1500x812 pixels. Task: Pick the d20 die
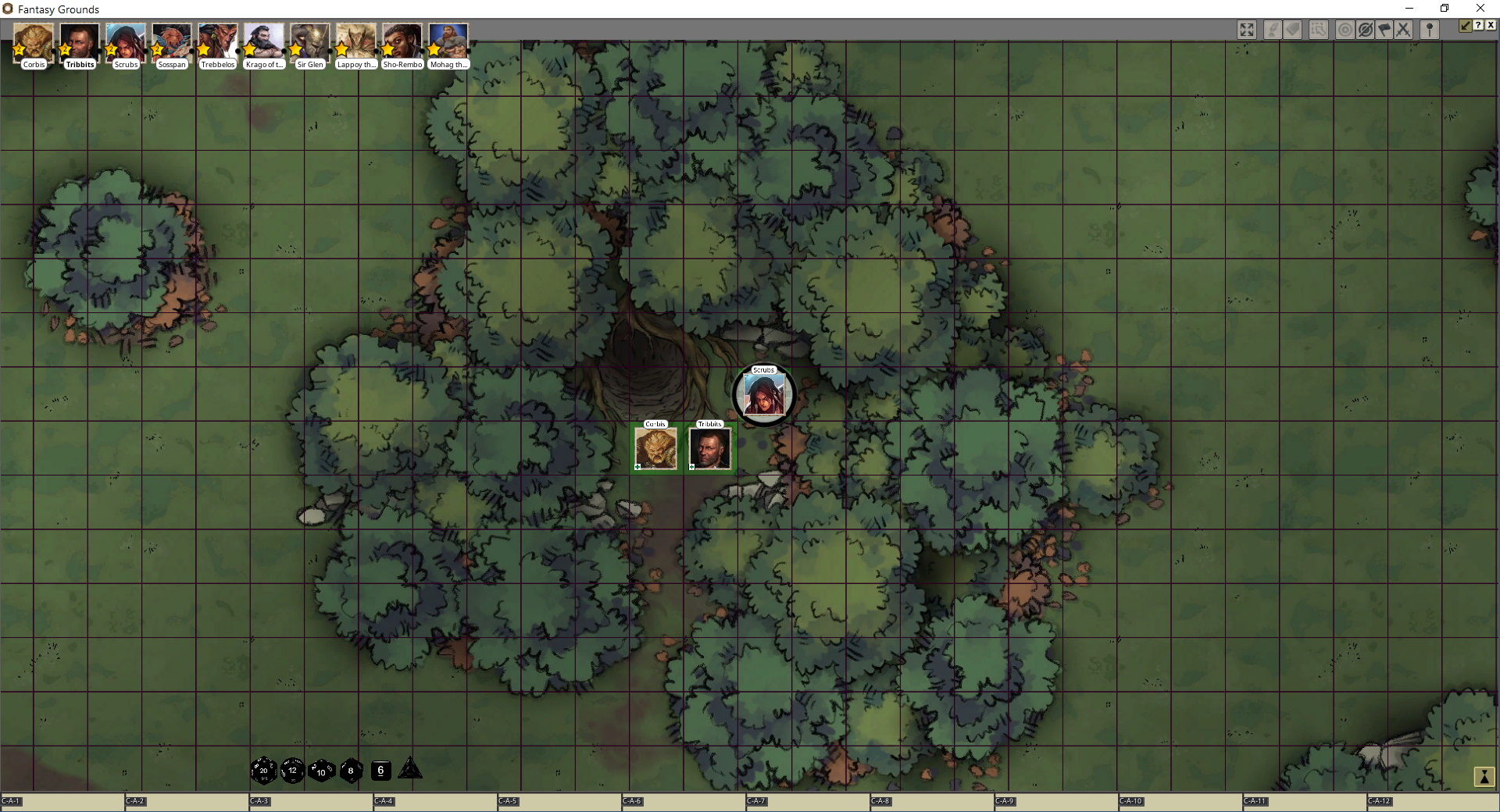pyautogui.click(x=263, y=770)
